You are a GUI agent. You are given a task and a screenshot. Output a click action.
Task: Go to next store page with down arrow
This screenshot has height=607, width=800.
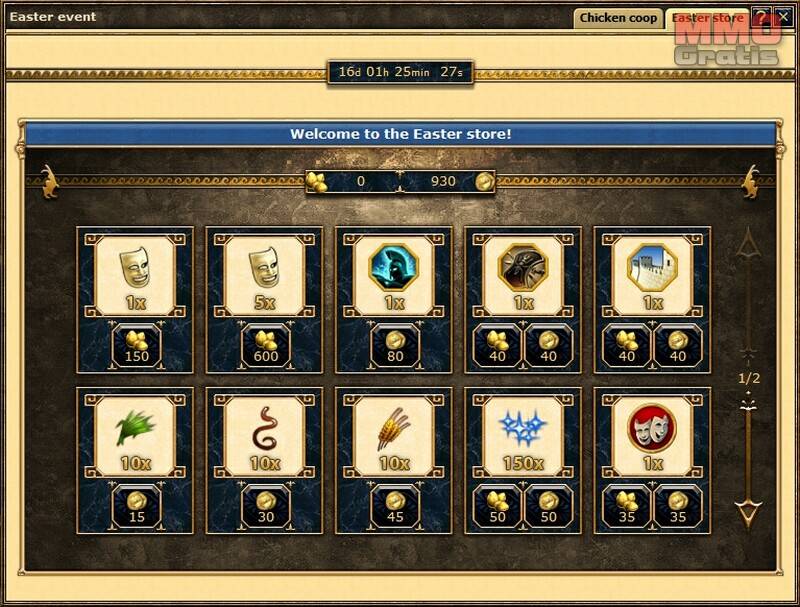748,514
